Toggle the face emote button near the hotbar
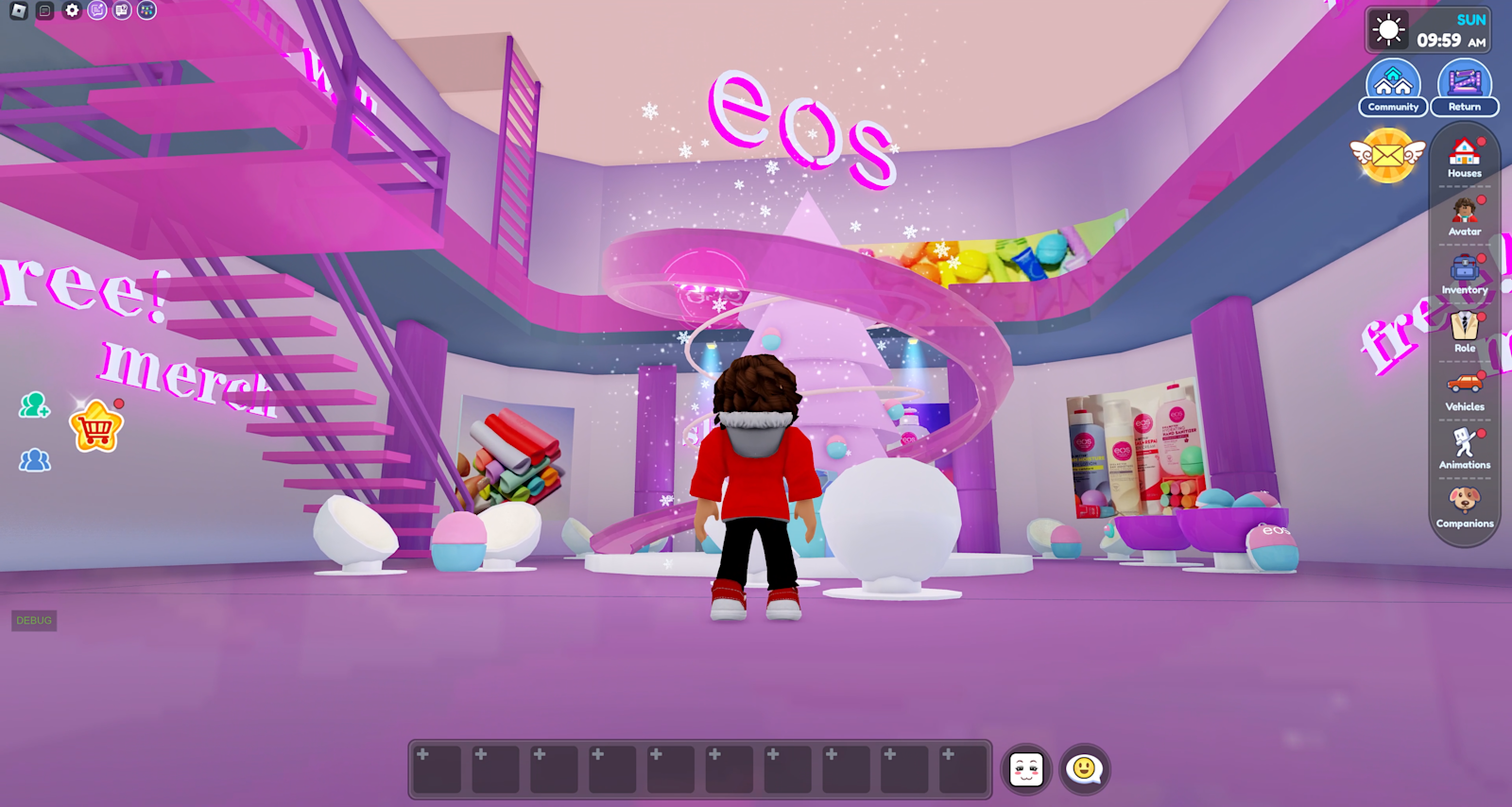The width and height of the screenshot is (1512, 807). tap(1026, 770)
